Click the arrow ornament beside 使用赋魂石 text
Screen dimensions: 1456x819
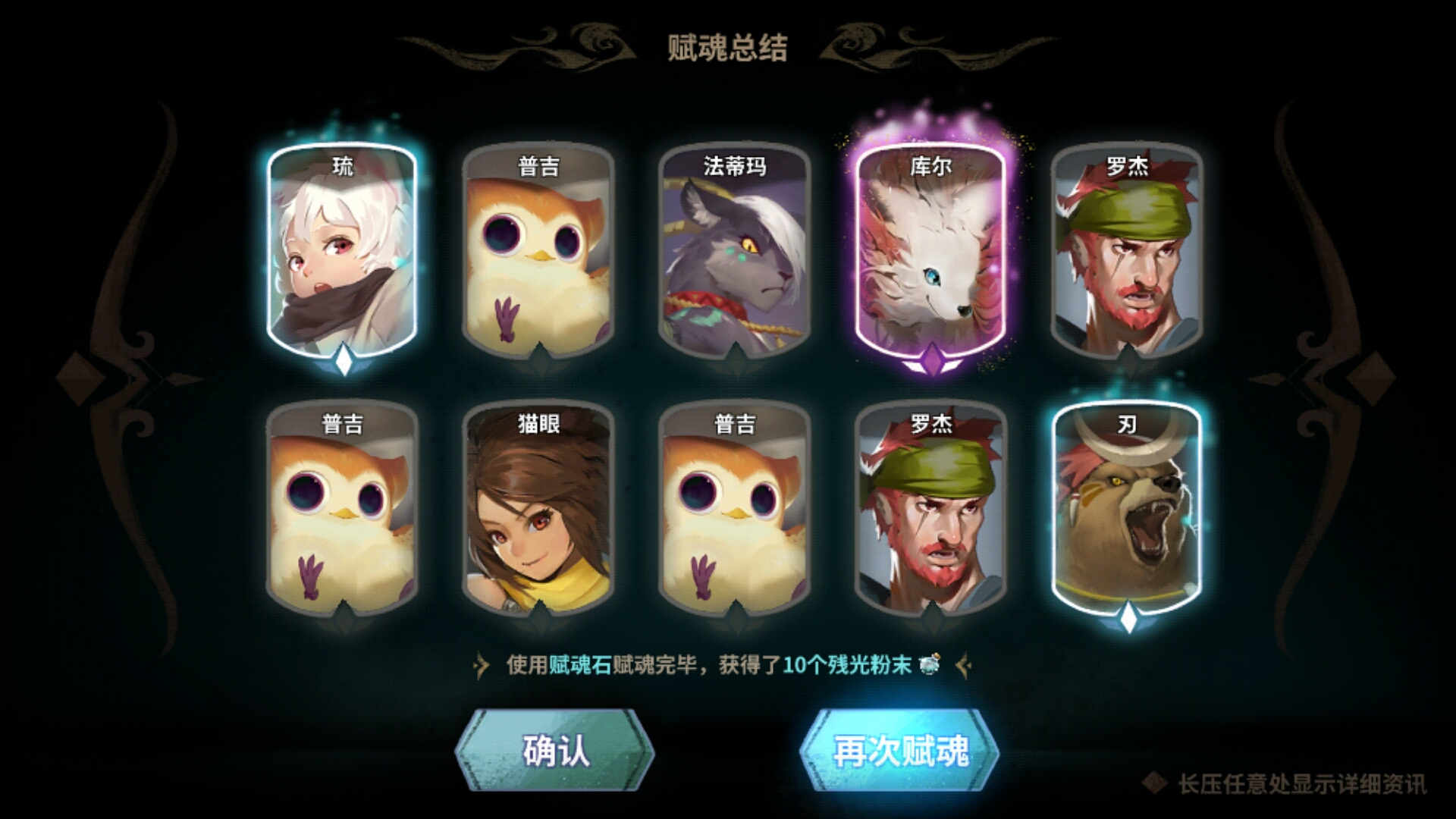pos(481,664)
